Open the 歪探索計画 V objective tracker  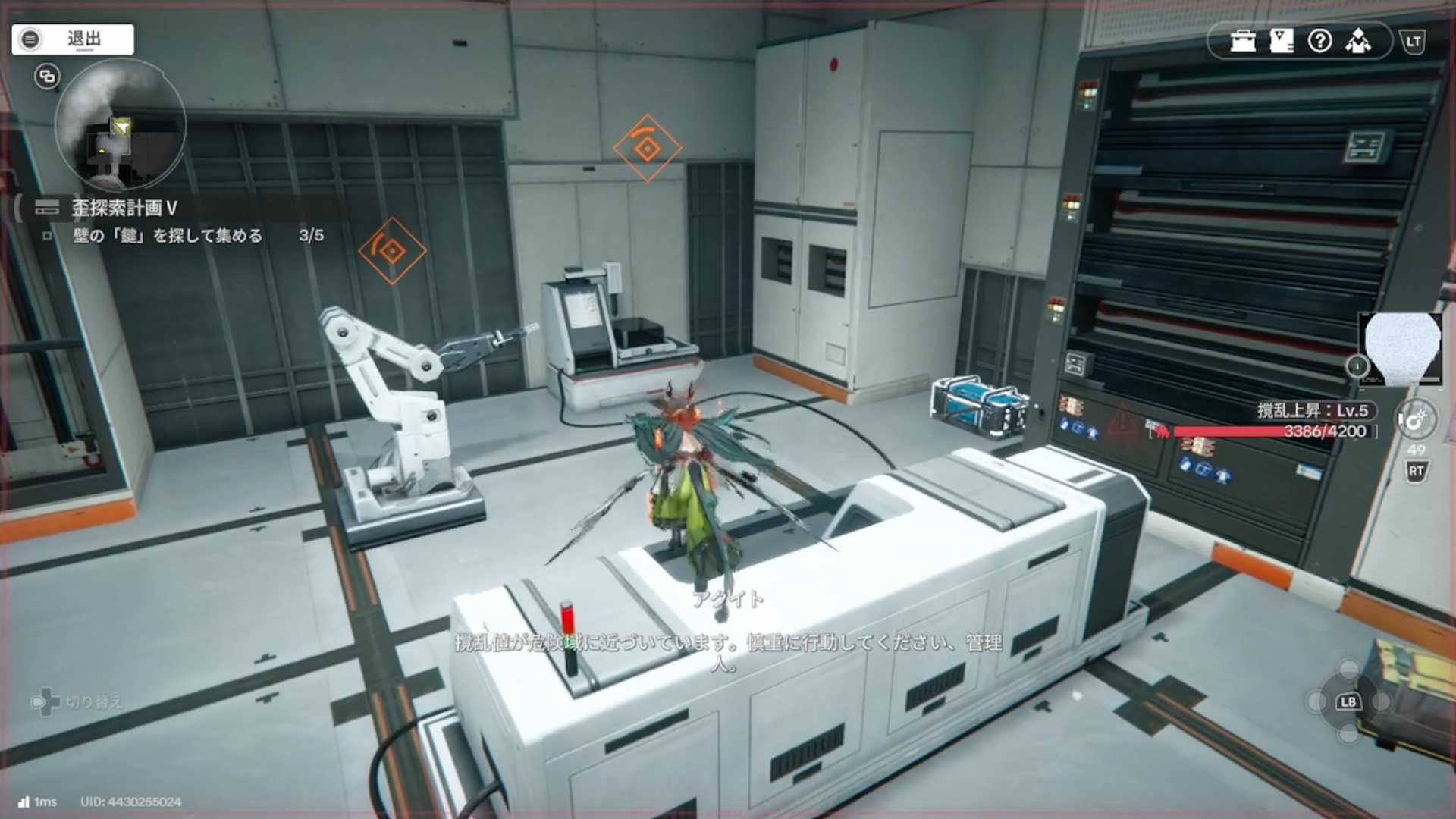[x=125, y=208]
